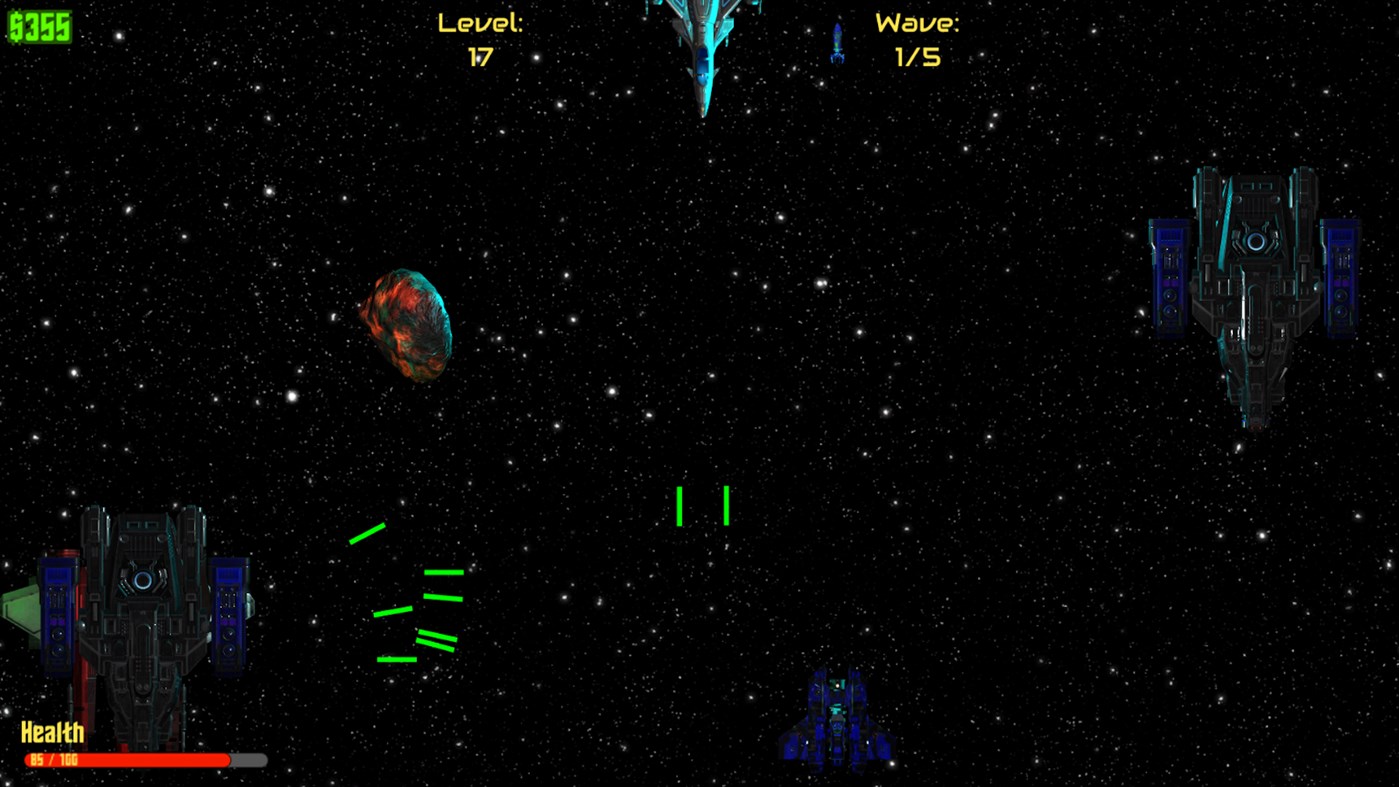Viewport: 1399px width, 787px height.
Task: Click the yellow 17 level number
Action: [481, 57]
